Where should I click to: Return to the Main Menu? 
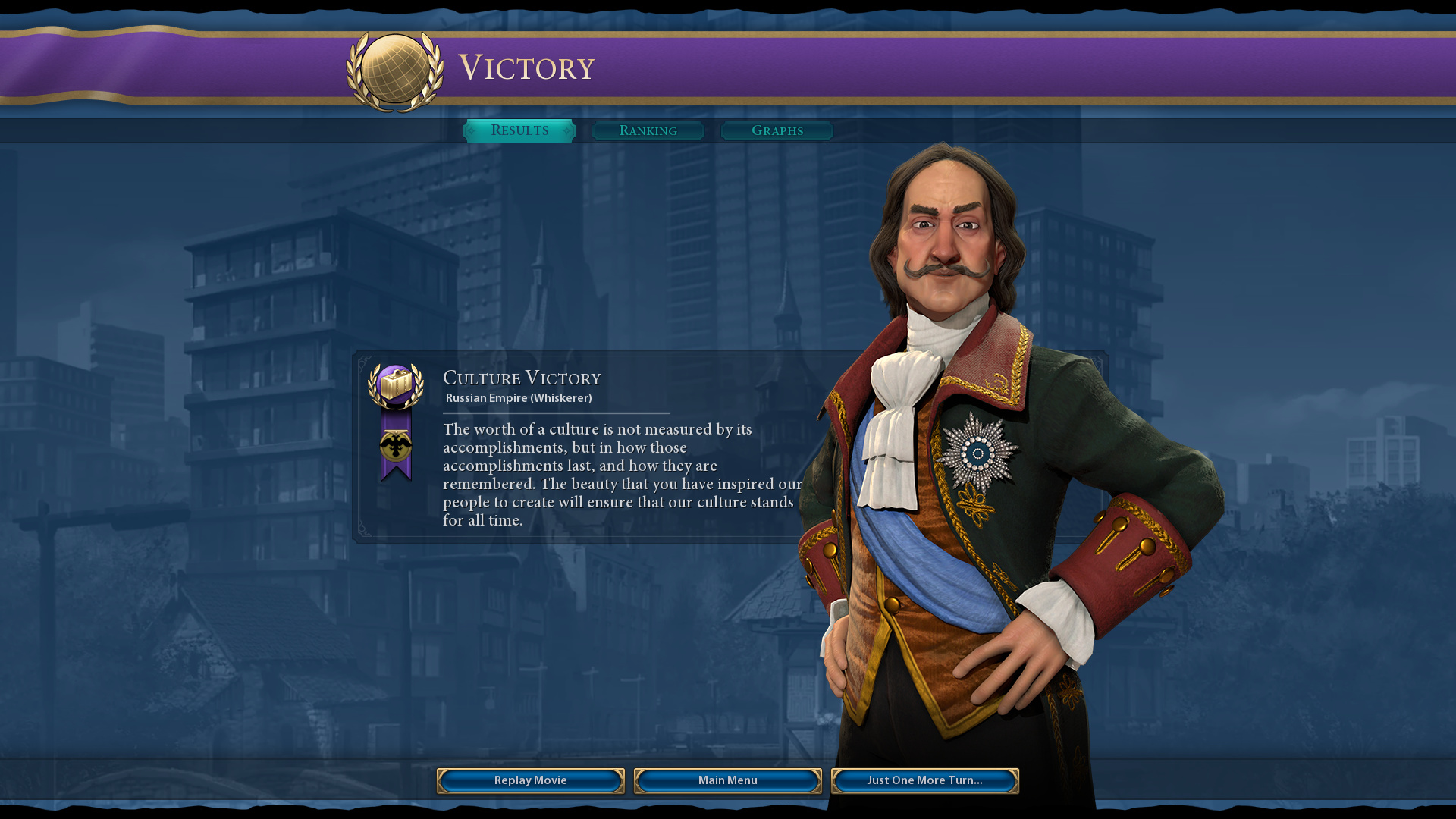[x=728, y=780]
